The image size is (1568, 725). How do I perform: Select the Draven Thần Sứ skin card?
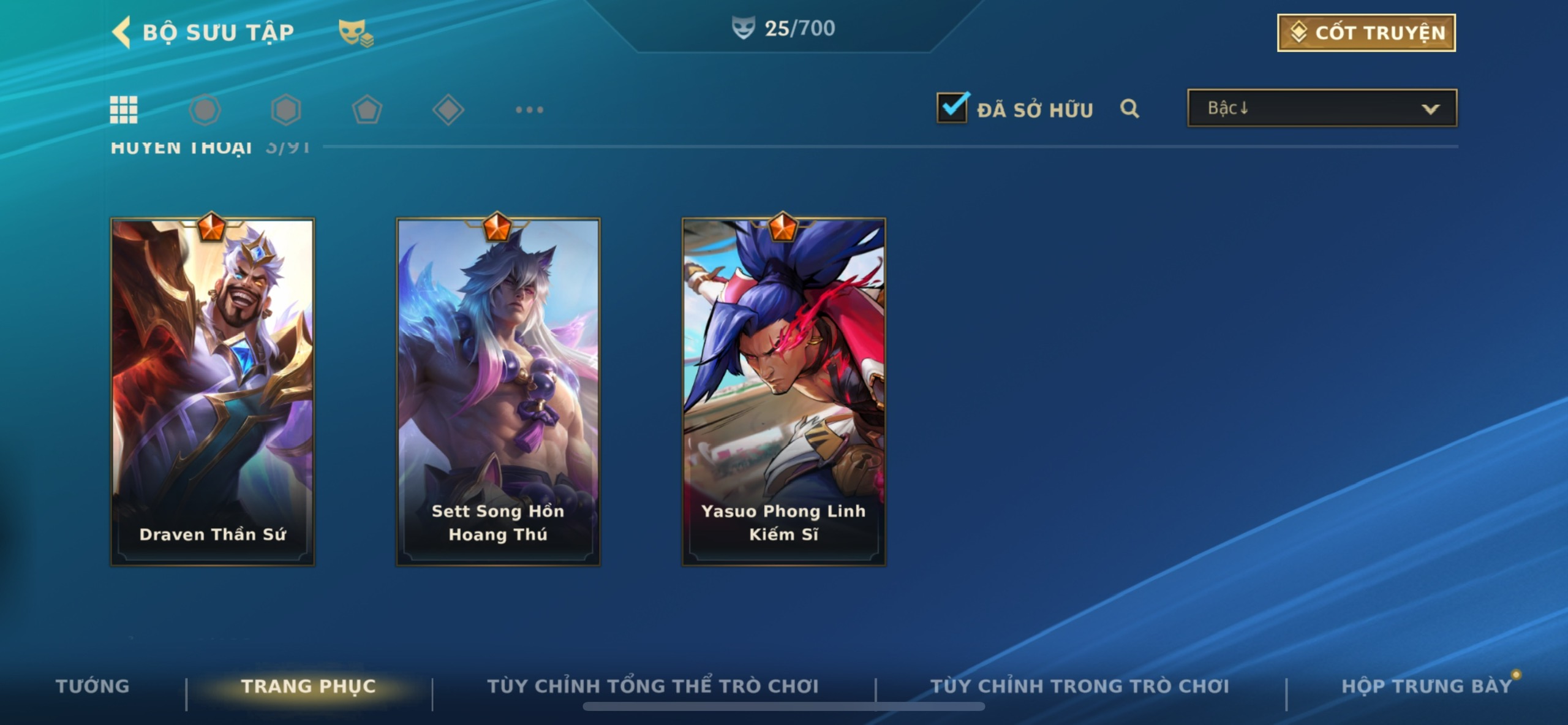click(x=213, y=392)
